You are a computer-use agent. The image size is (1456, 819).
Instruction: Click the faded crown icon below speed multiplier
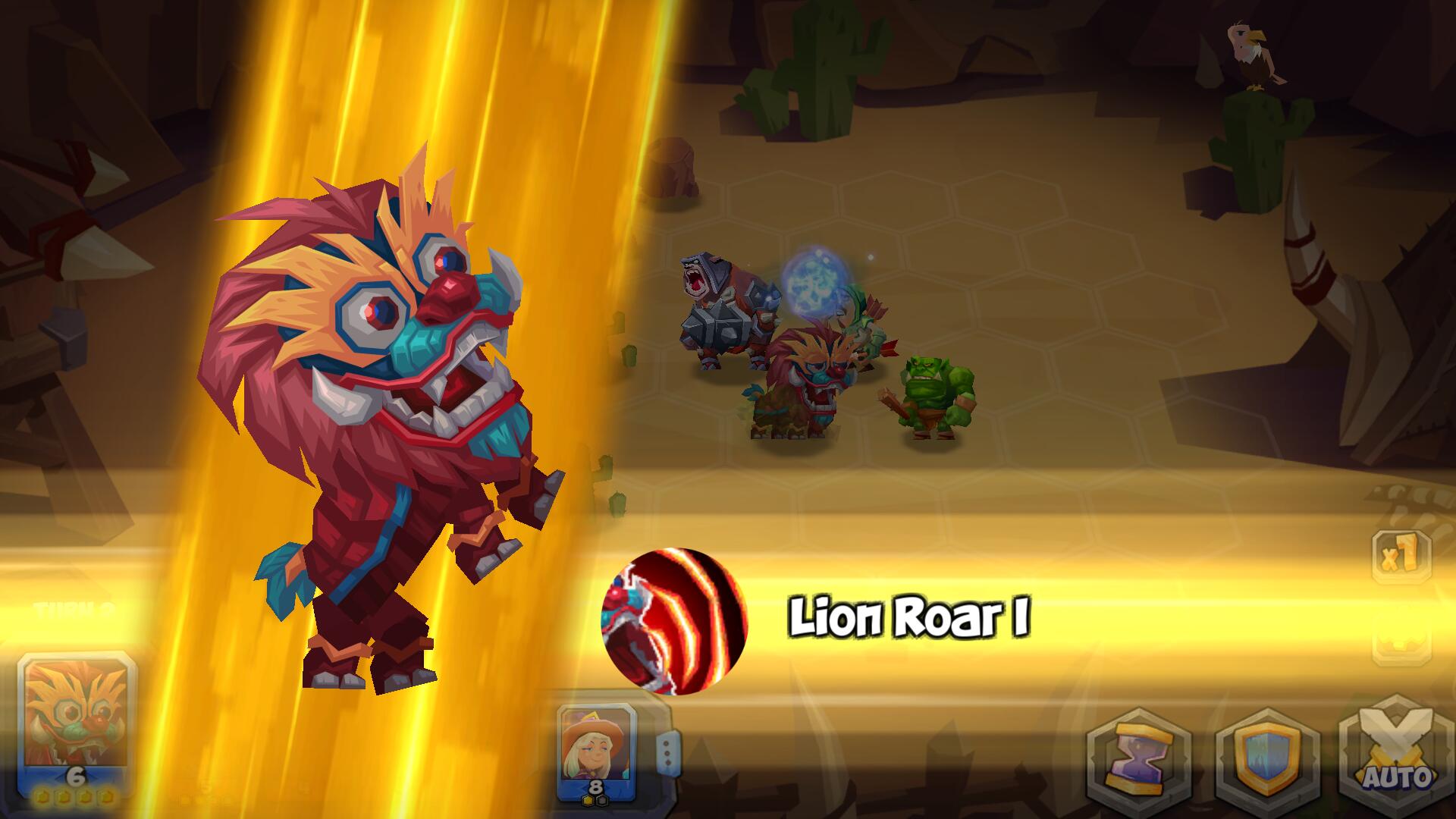click(x=1401, y=645)
